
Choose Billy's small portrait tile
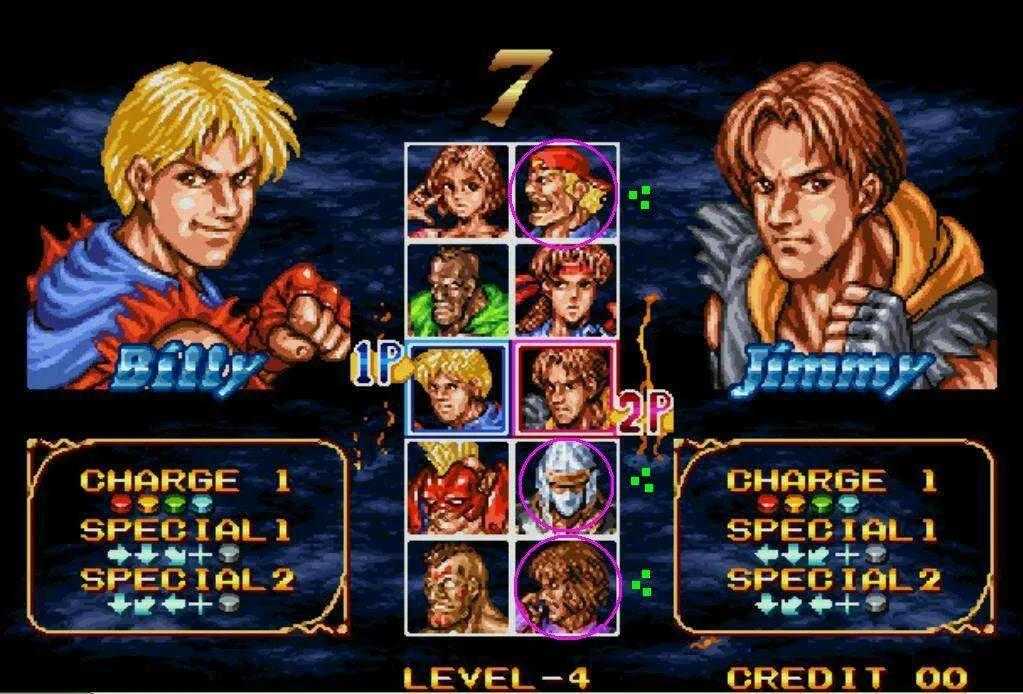click(x=458, y=388)
